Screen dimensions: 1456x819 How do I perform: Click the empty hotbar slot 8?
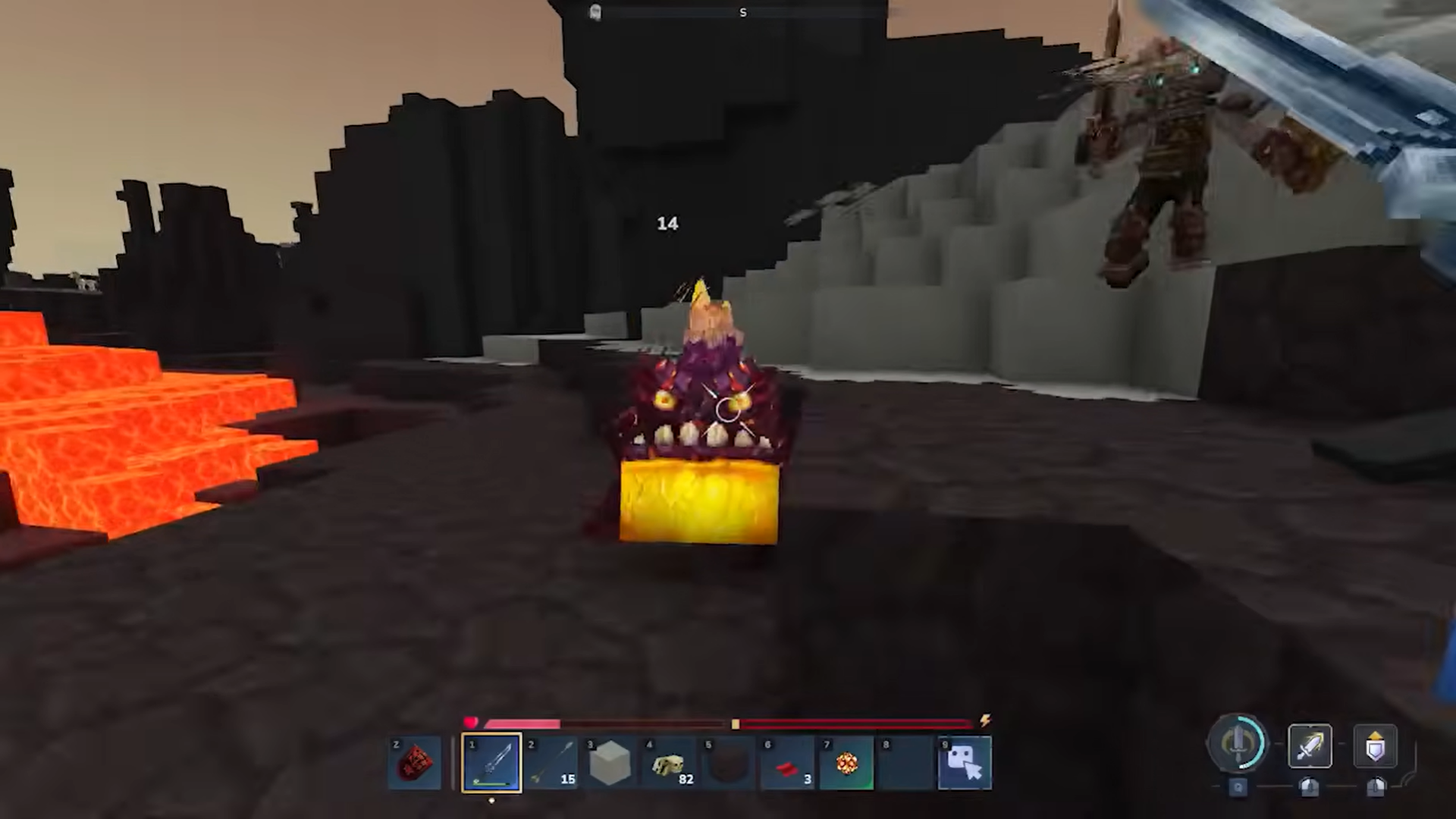[904, 762]
